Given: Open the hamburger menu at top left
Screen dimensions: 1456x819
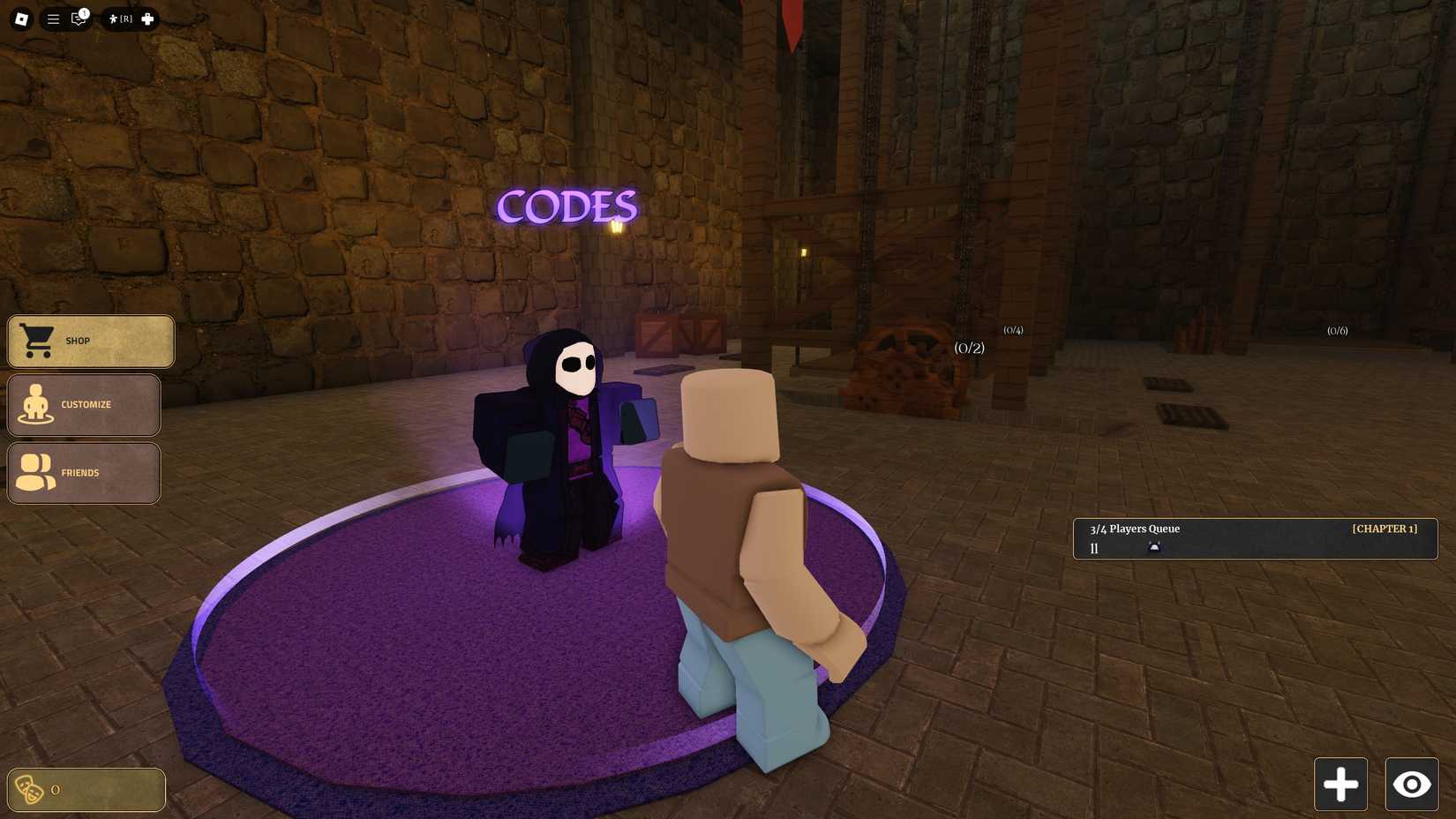Looking at the screenshot, I should point(53,19).
